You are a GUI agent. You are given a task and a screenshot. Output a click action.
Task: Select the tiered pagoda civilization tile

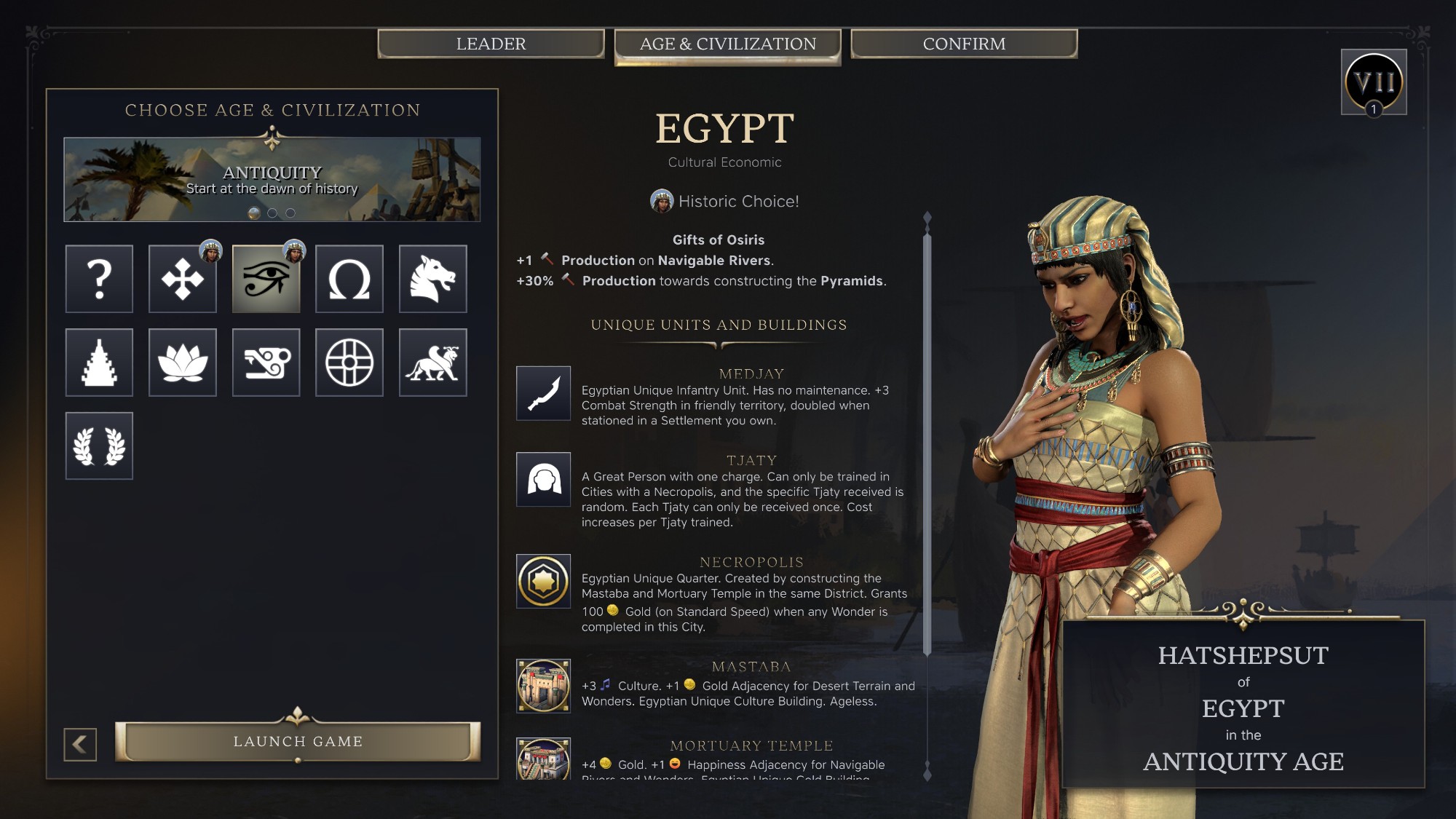(99, 363)
